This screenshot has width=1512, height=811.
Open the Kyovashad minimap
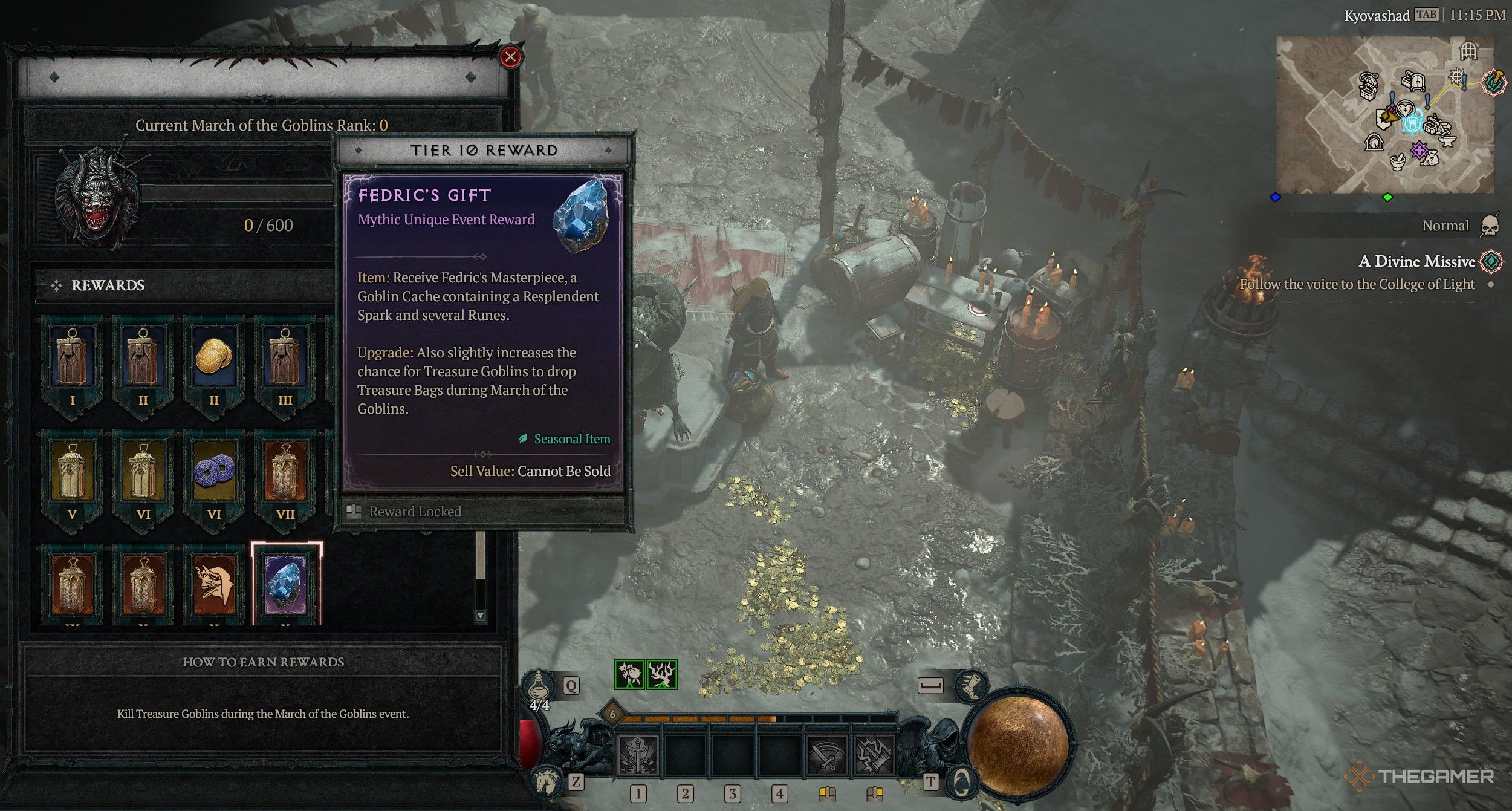click(x=1385, y=115)
